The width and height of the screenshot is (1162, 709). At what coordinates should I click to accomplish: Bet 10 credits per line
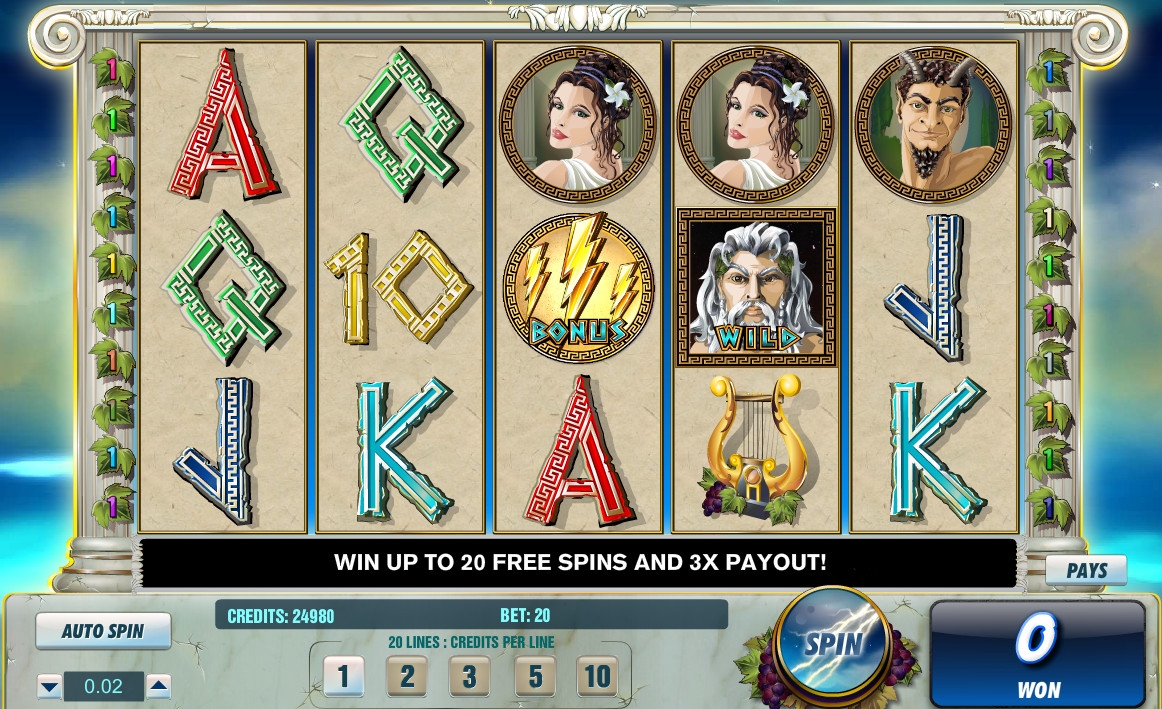click(x=597, y=677)
